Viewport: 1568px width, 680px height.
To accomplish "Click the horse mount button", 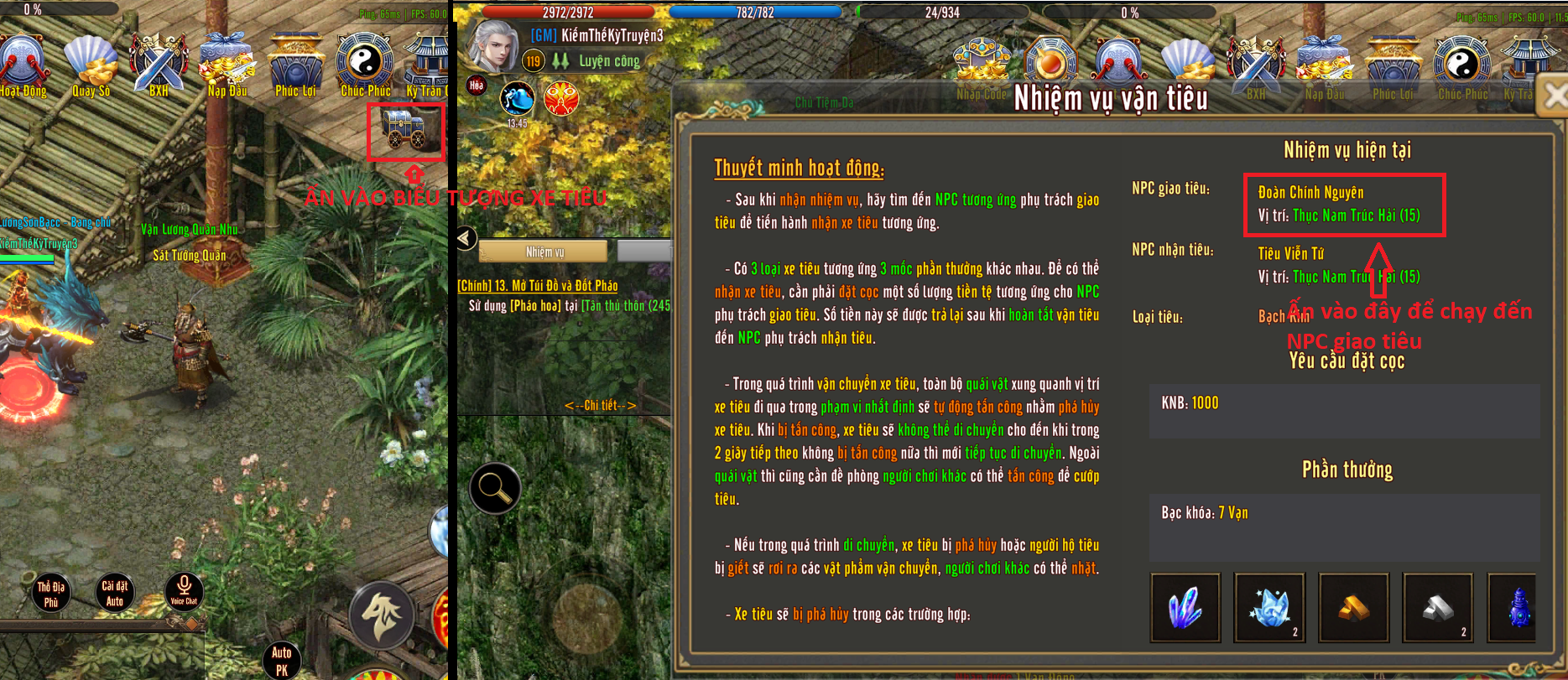I will pos(383,615).
